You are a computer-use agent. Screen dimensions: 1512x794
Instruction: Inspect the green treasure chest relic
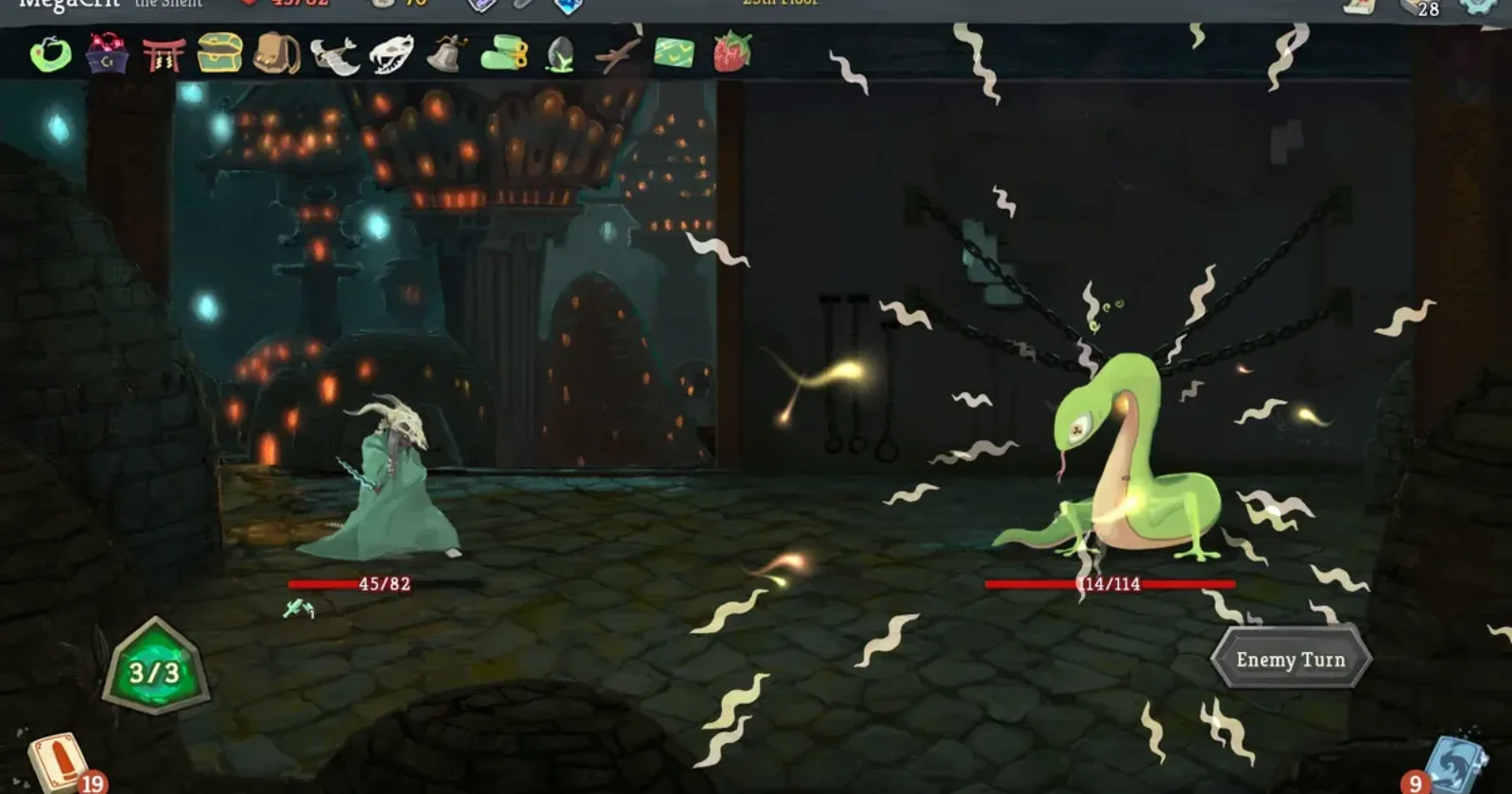219,53
